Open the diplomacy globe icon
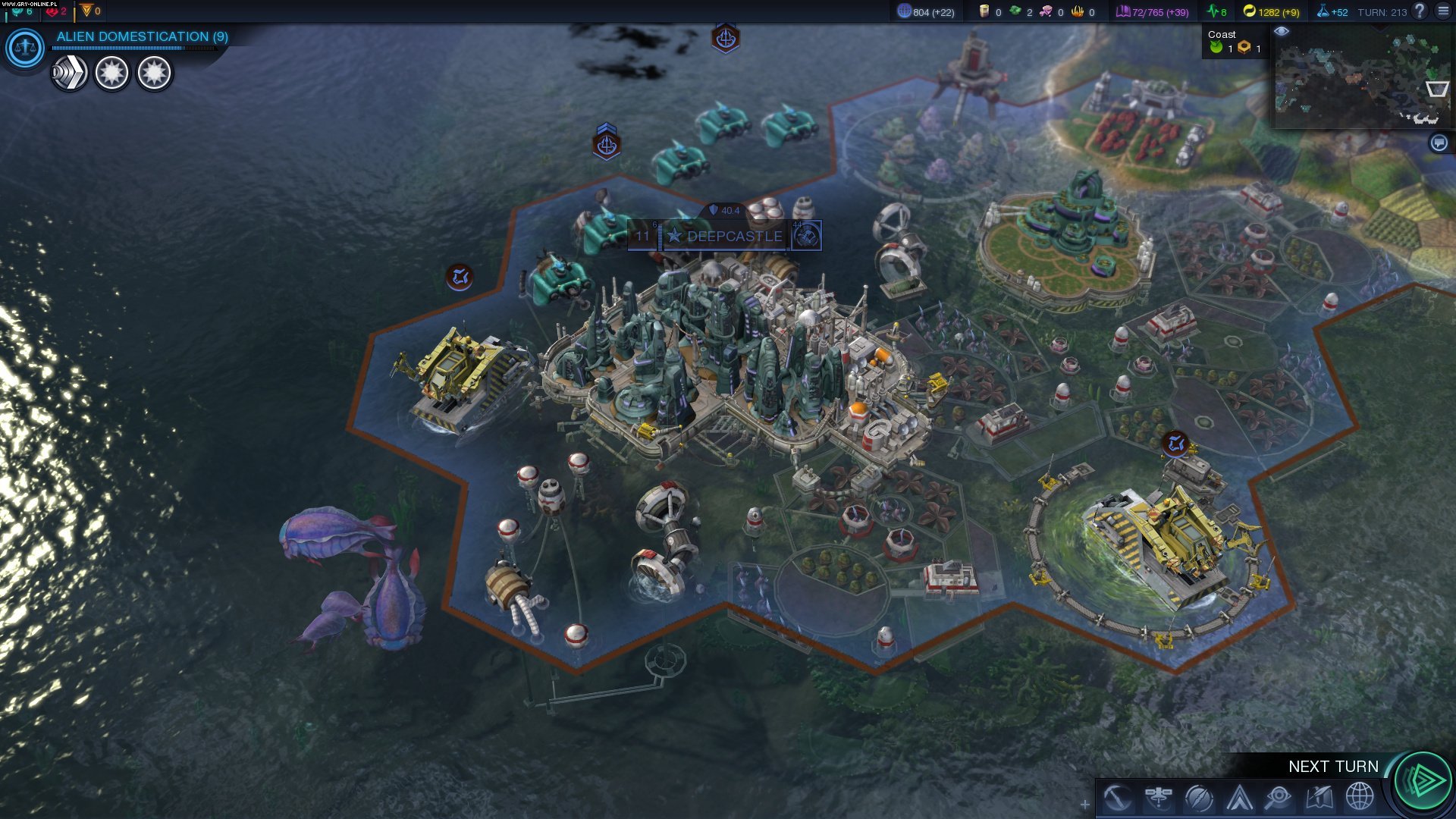The width and height of the screenshot is (1456, 819). (1360, 798)
